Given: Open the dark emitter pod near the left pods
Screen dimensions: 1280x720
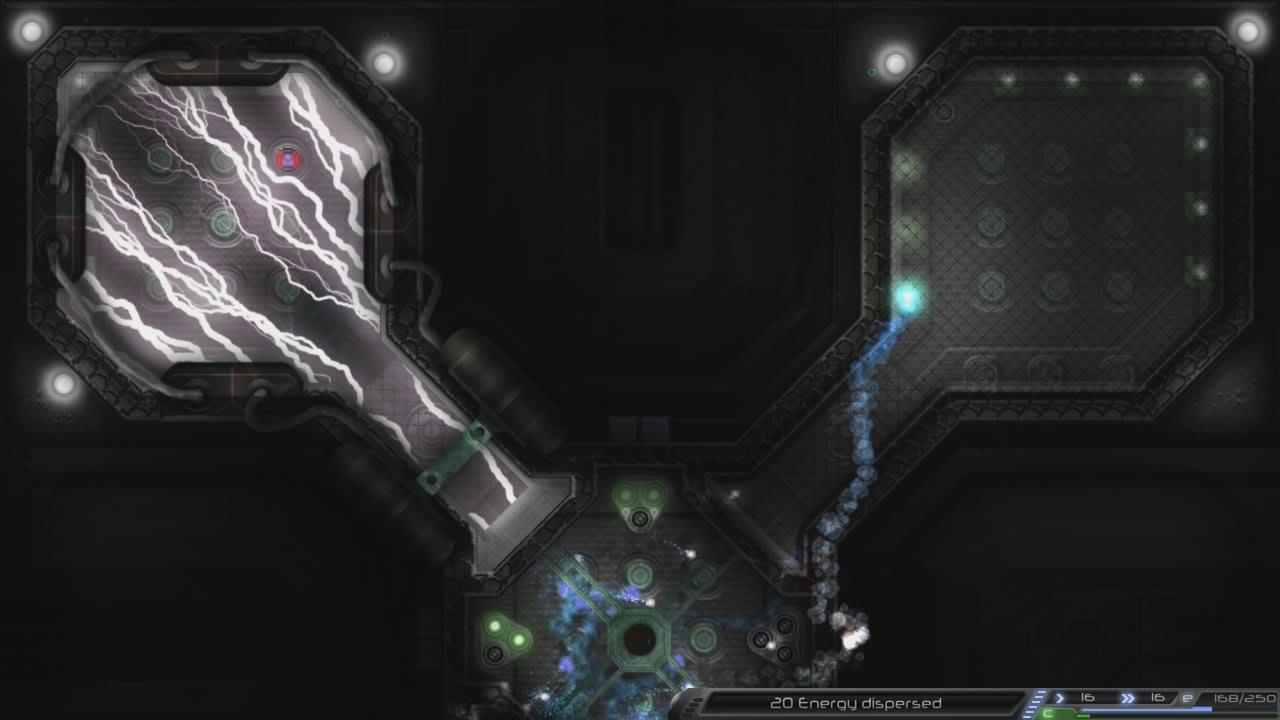Looking at the screenshot, I should pyautogui.click(x=495, y=652).
